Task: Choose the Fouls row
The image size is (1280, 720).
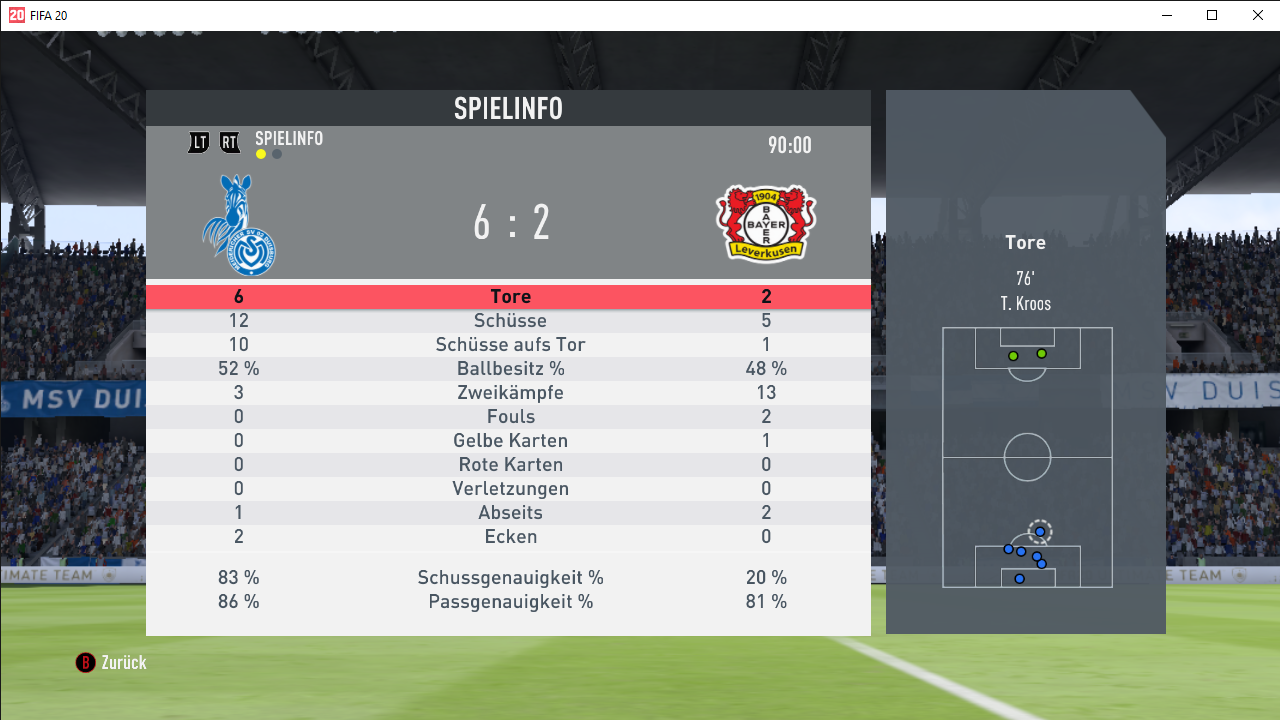Action: tap(510, 417)
